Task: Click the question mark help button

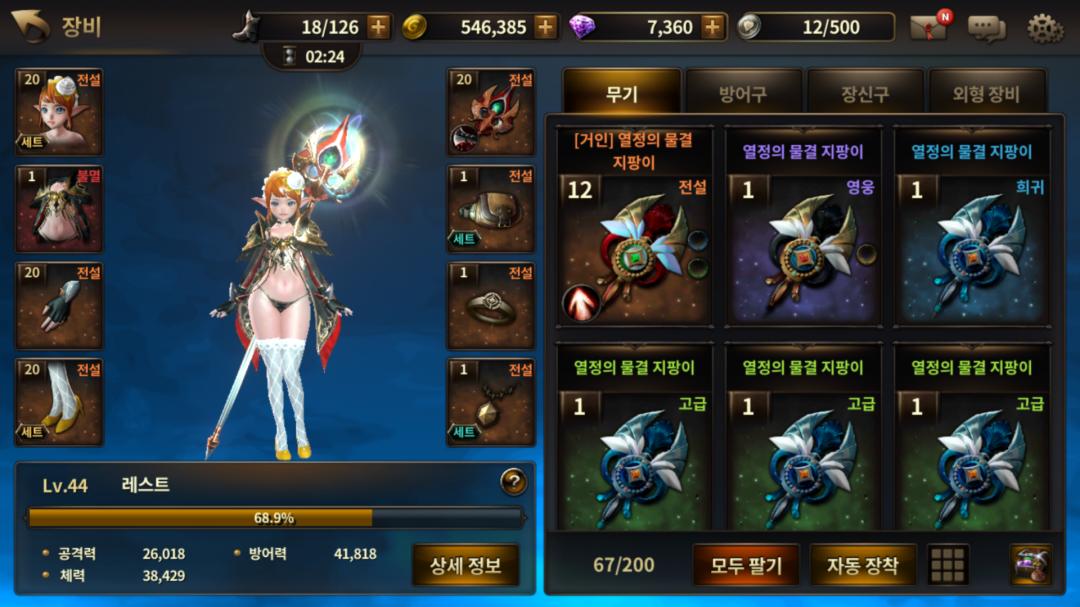Action: [x=513, y=482]
